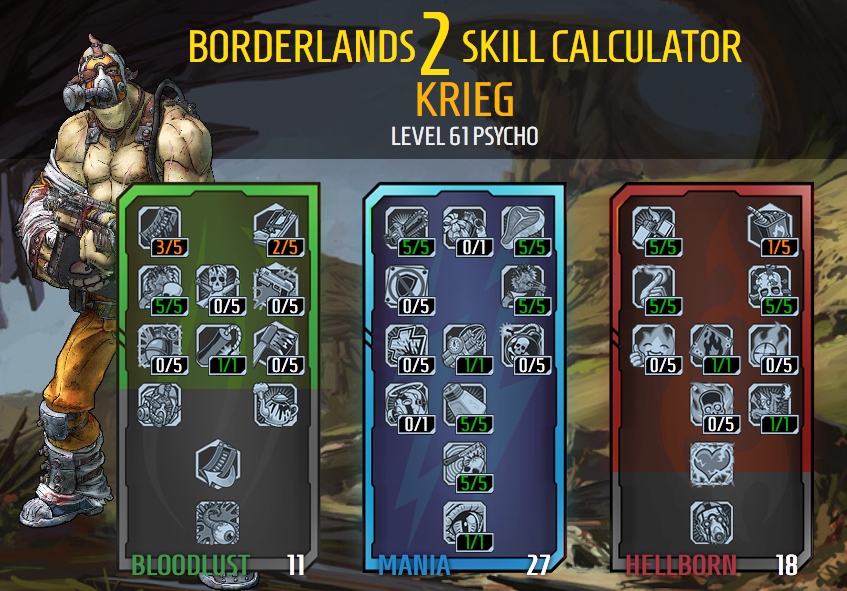Pick the Hellfire Halitosis dragon skill
The width and height of the screenshot is (847, 591).
tap(769, 403)
